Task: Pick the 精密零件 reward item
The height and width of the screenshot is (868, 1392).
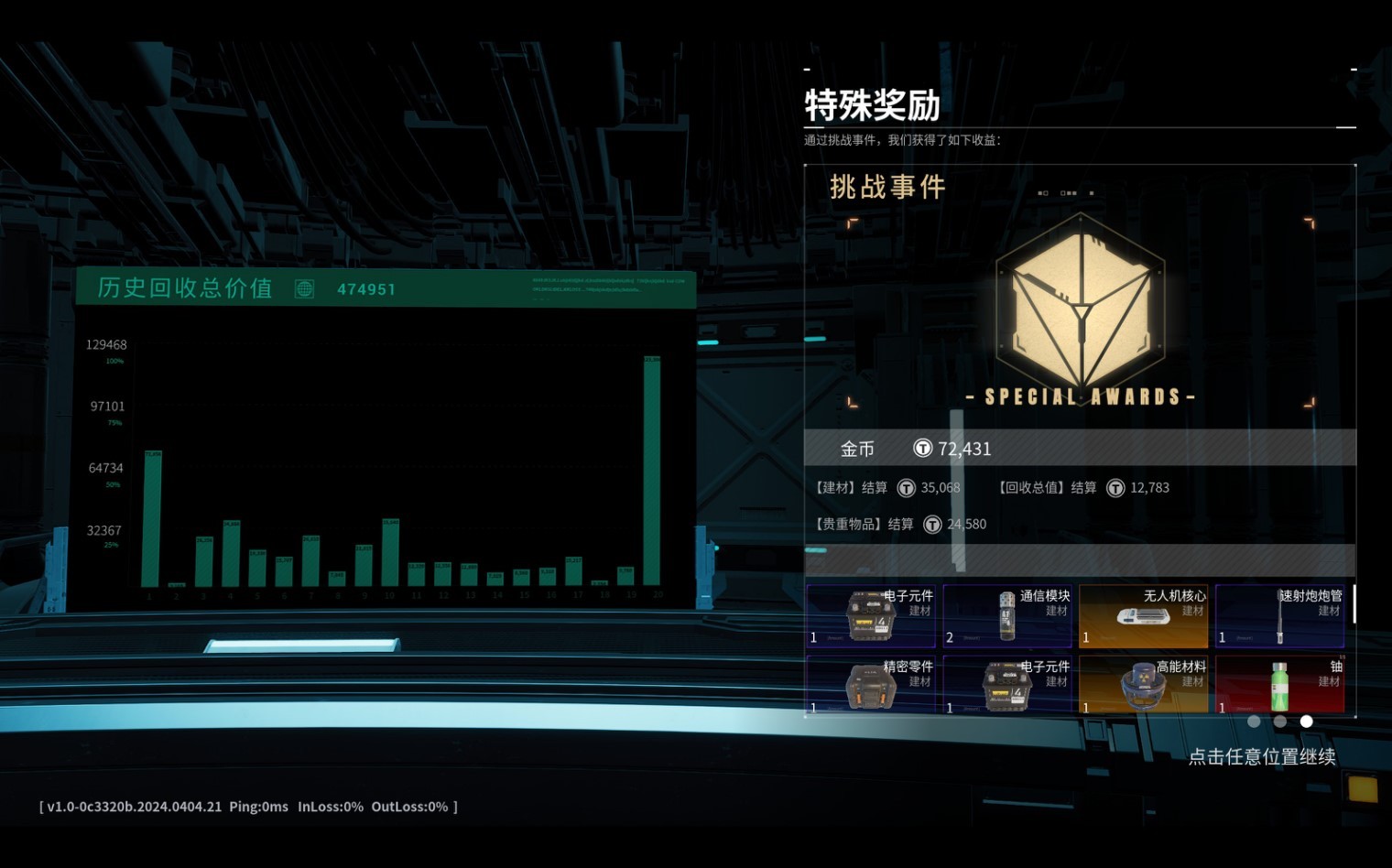Action: click(871, 685)
